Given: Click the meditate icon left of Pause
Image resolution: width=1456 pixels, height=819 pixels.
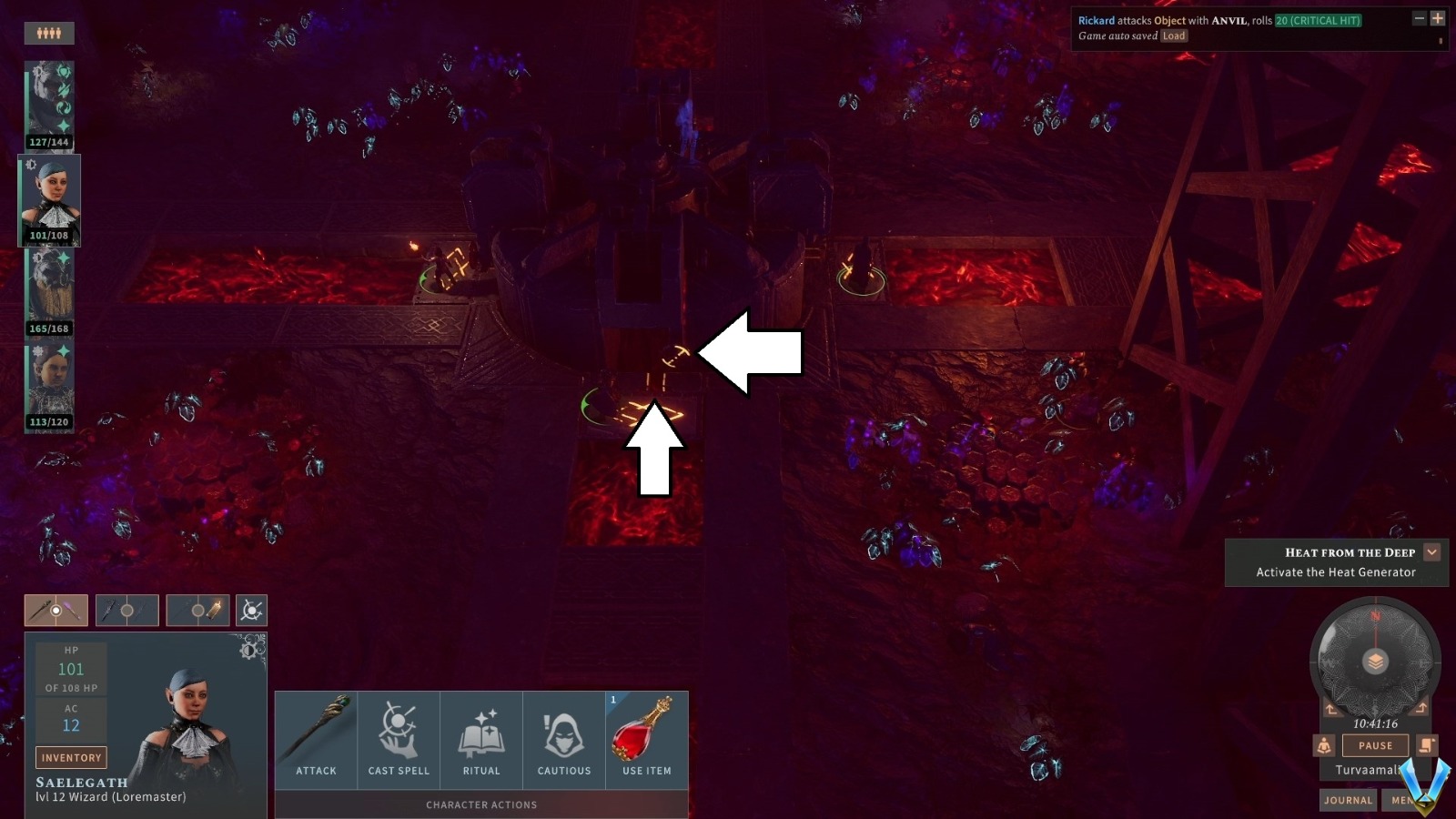Looking at the screenshot, I should click(1323, 745).
